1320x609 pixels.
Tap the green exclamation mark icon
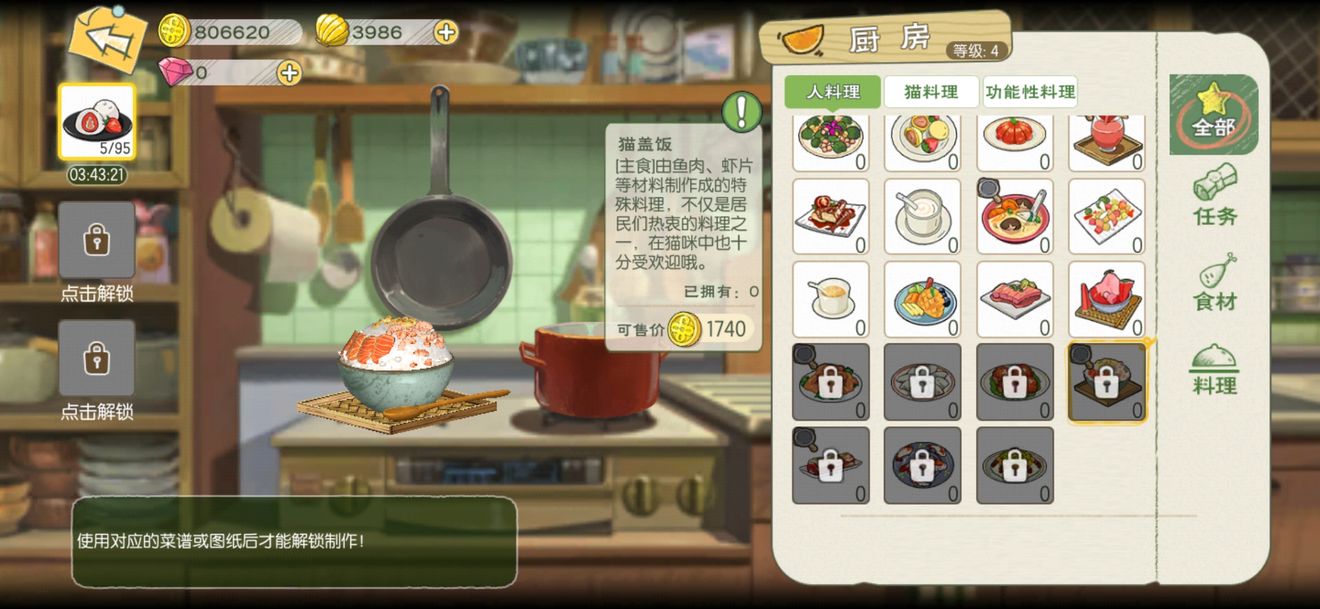(742, 112)
